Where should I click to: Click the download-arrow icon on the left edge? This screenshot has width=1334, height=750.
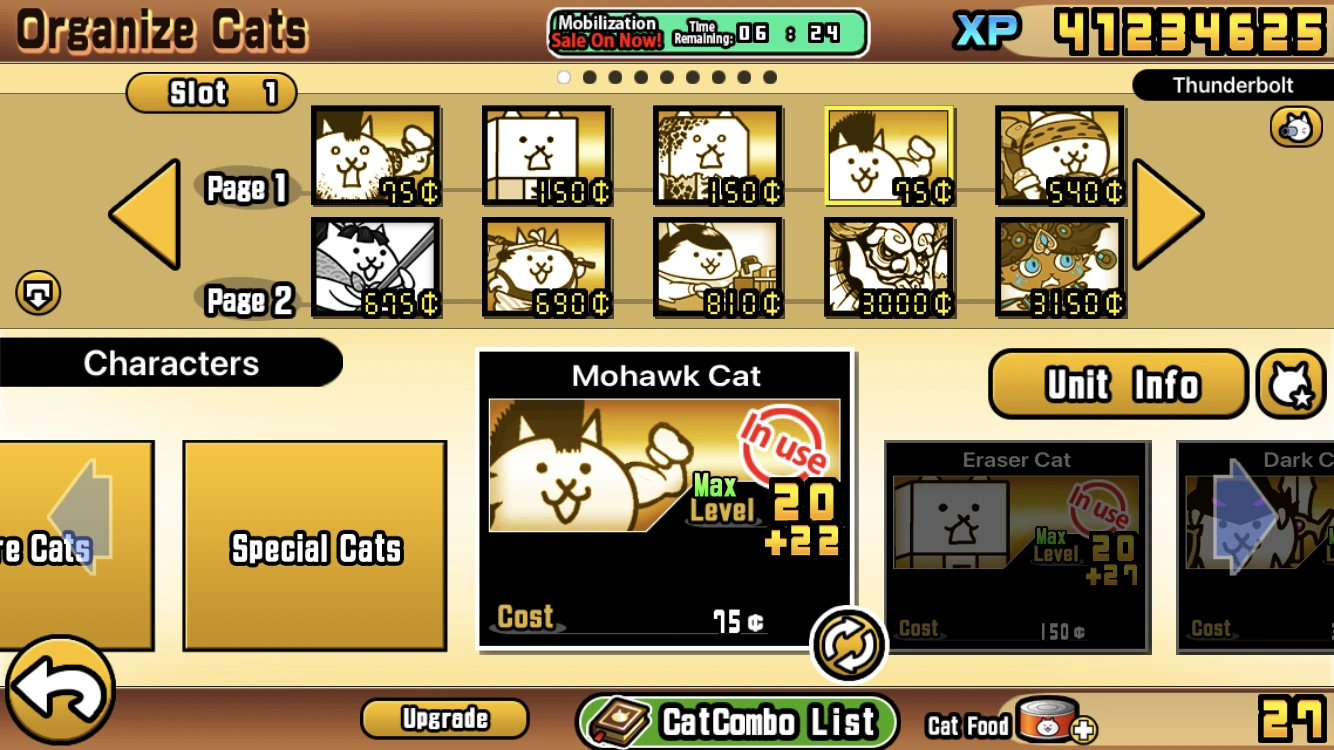point(39,293)
